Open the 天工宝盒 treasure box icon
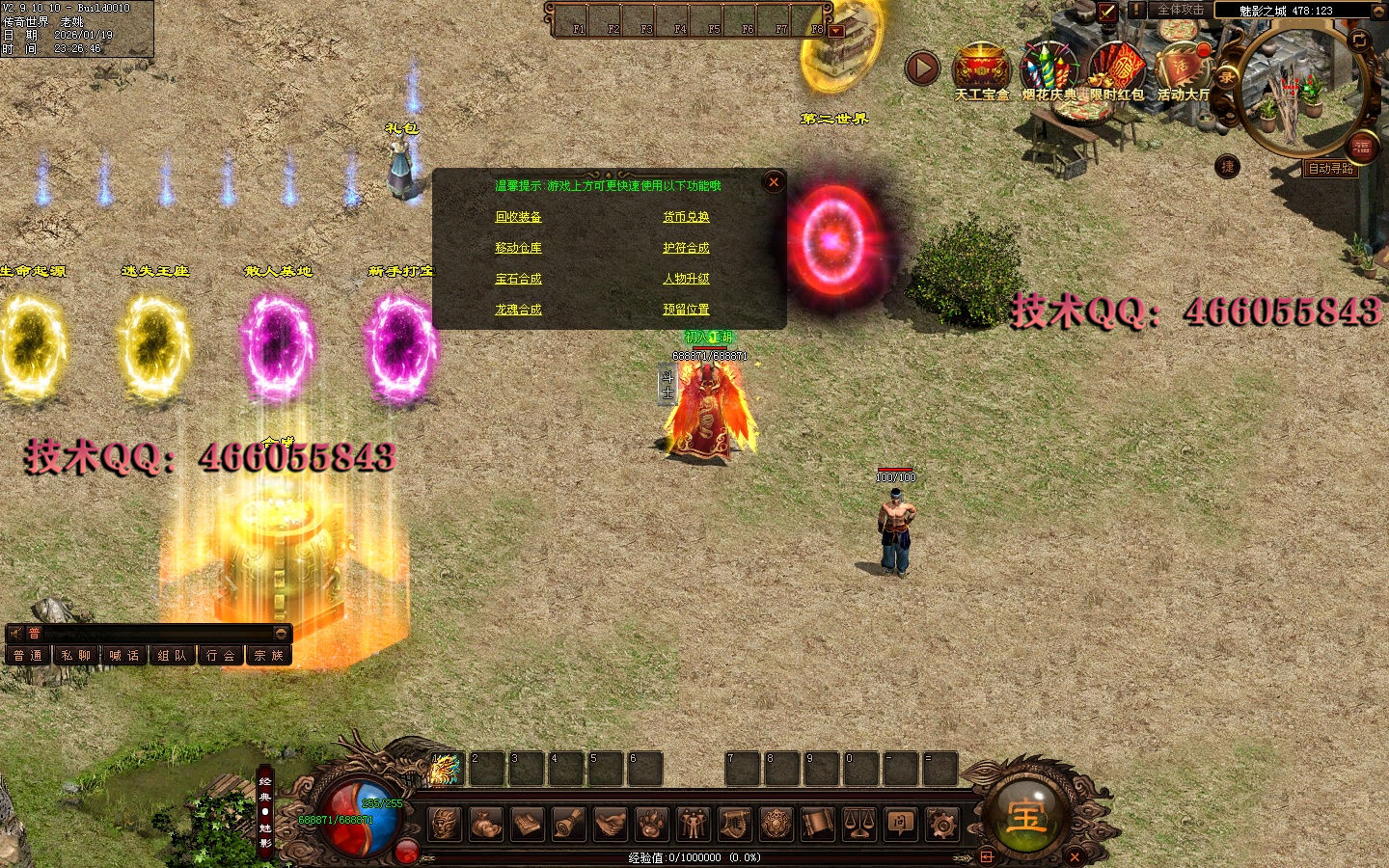This screenshot has width=1389, height=868. (981, 69)
